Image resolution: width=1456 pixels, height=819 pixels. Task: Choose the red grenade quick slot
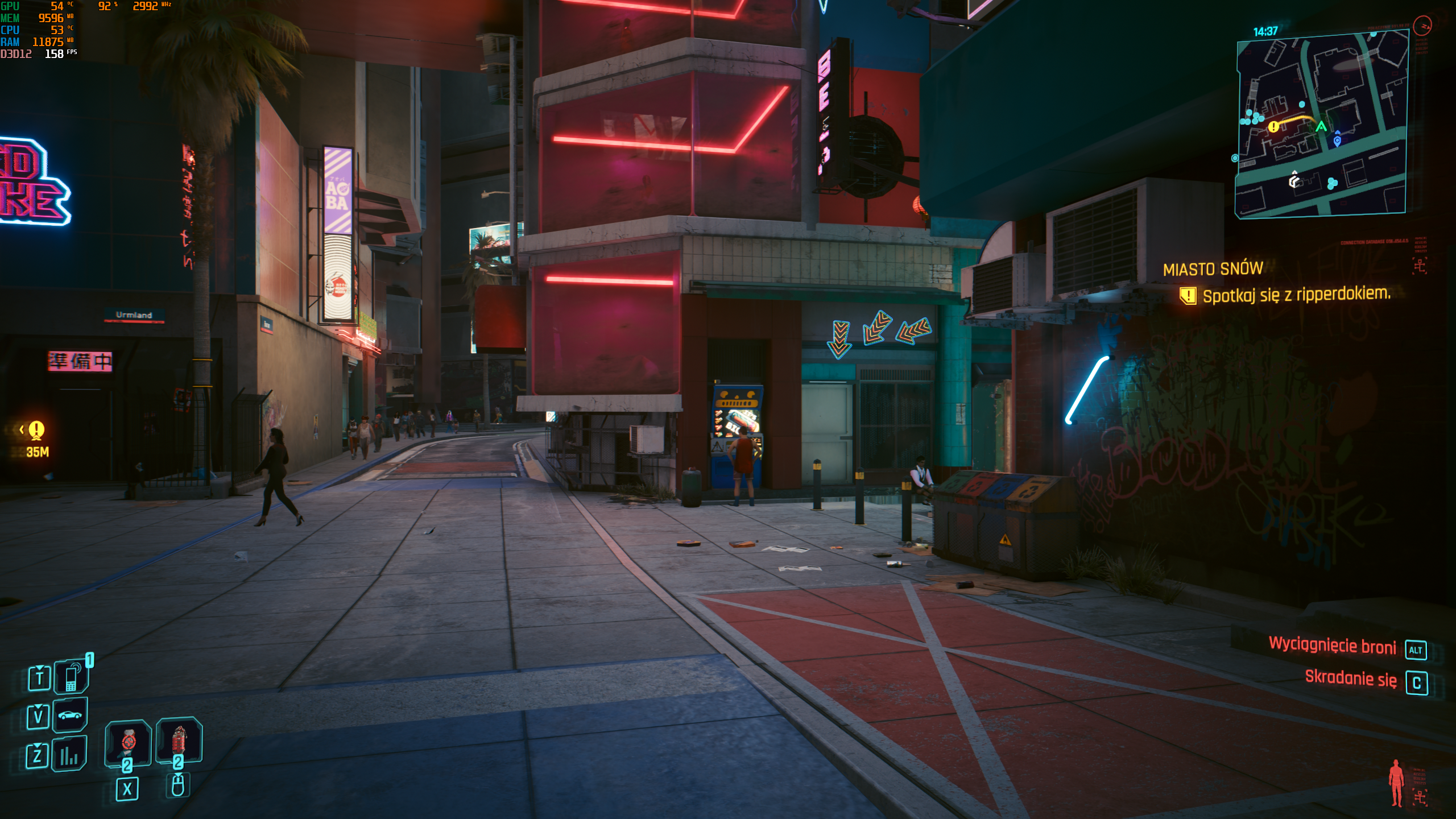[179, 740]
